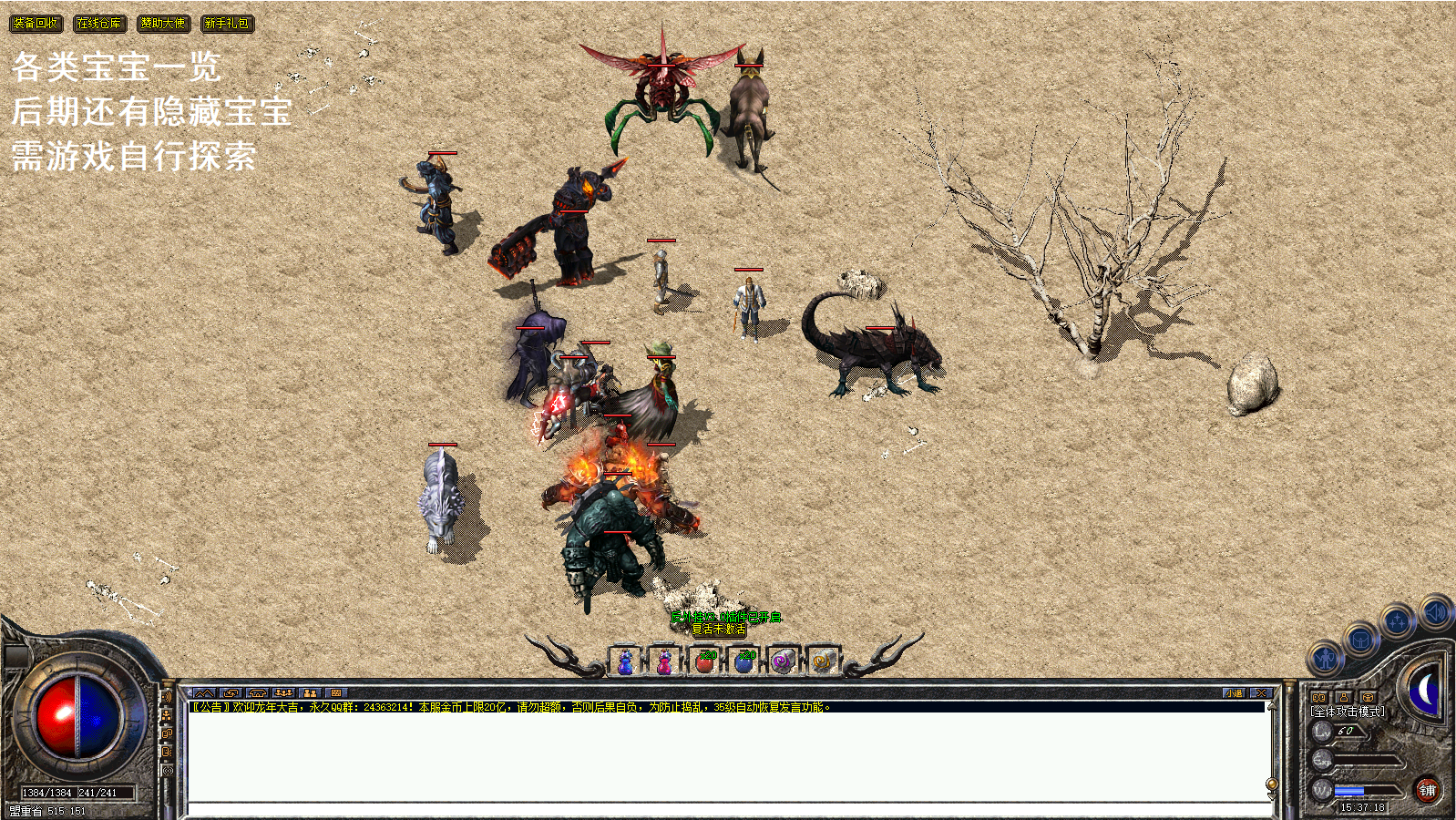The image size is (1456, 820).
Task: Click the speaker sound round button
Action: 1434,612
